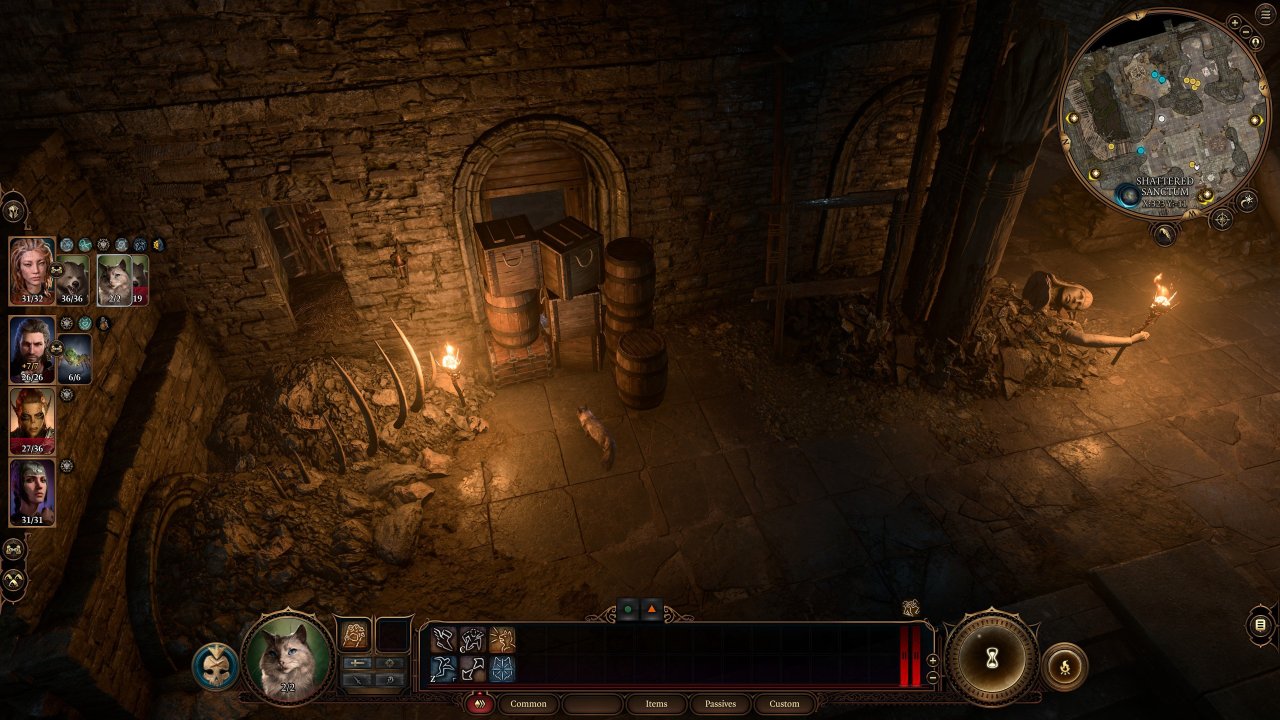Click the skull helmet icon beside the cat portrait
The width and height of the screenshot is (1280, 720).
pyautogui.click(x=215, y=665)
